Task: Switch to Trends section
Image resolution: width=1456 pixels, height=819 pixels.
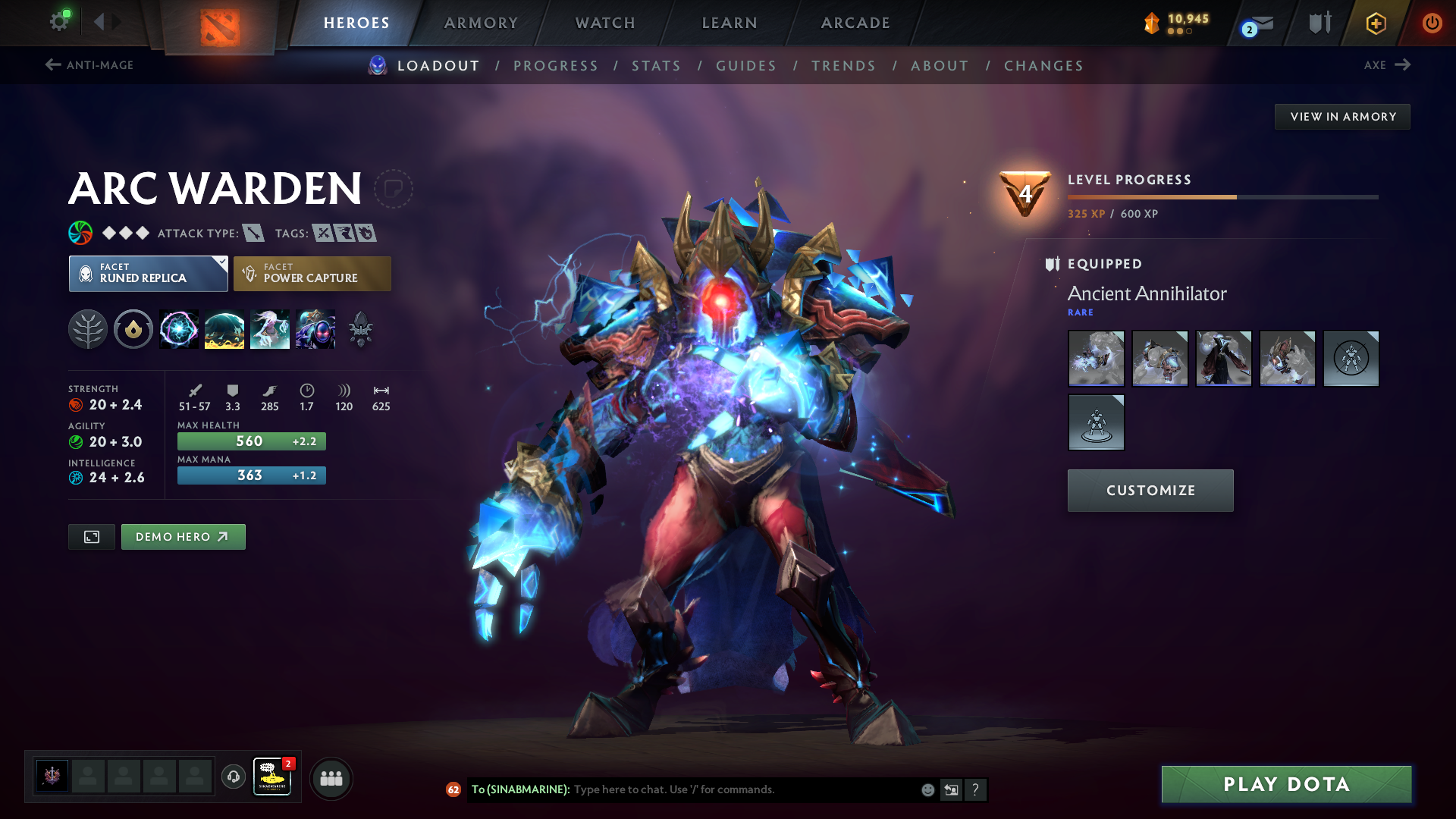Action: [x=844, y=66]
